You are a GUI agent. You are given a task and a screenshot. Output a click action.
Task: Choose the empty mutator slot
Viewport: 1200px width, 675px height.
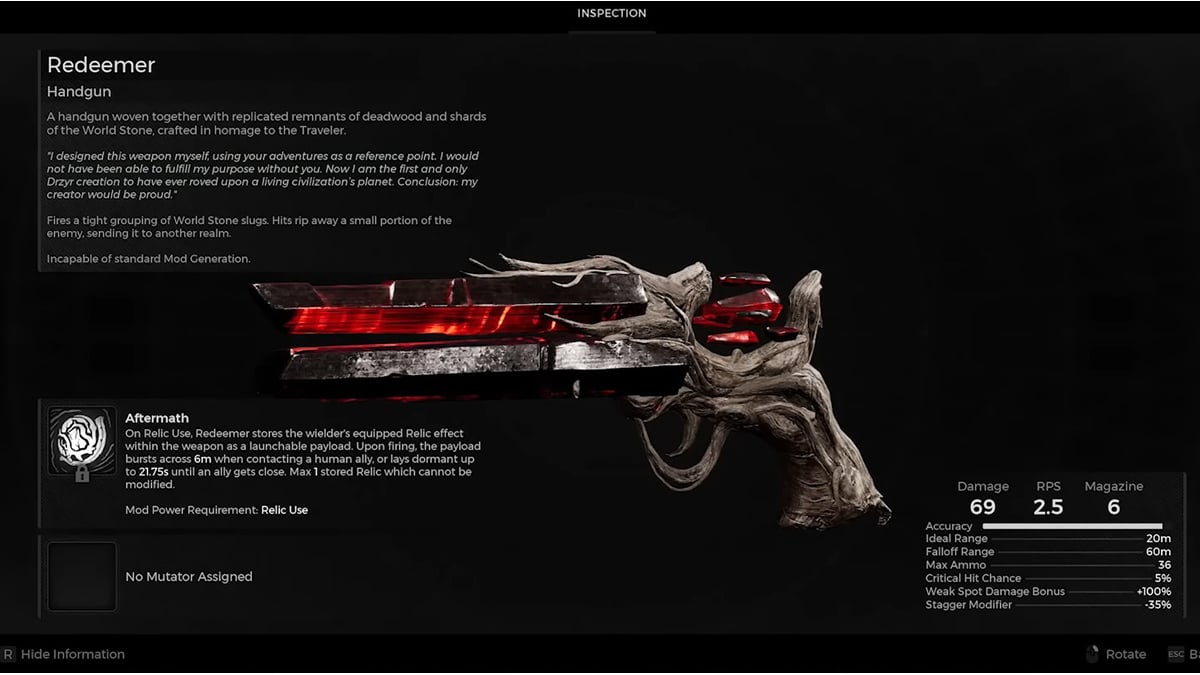pyautogui.click(x=82, y=576)
